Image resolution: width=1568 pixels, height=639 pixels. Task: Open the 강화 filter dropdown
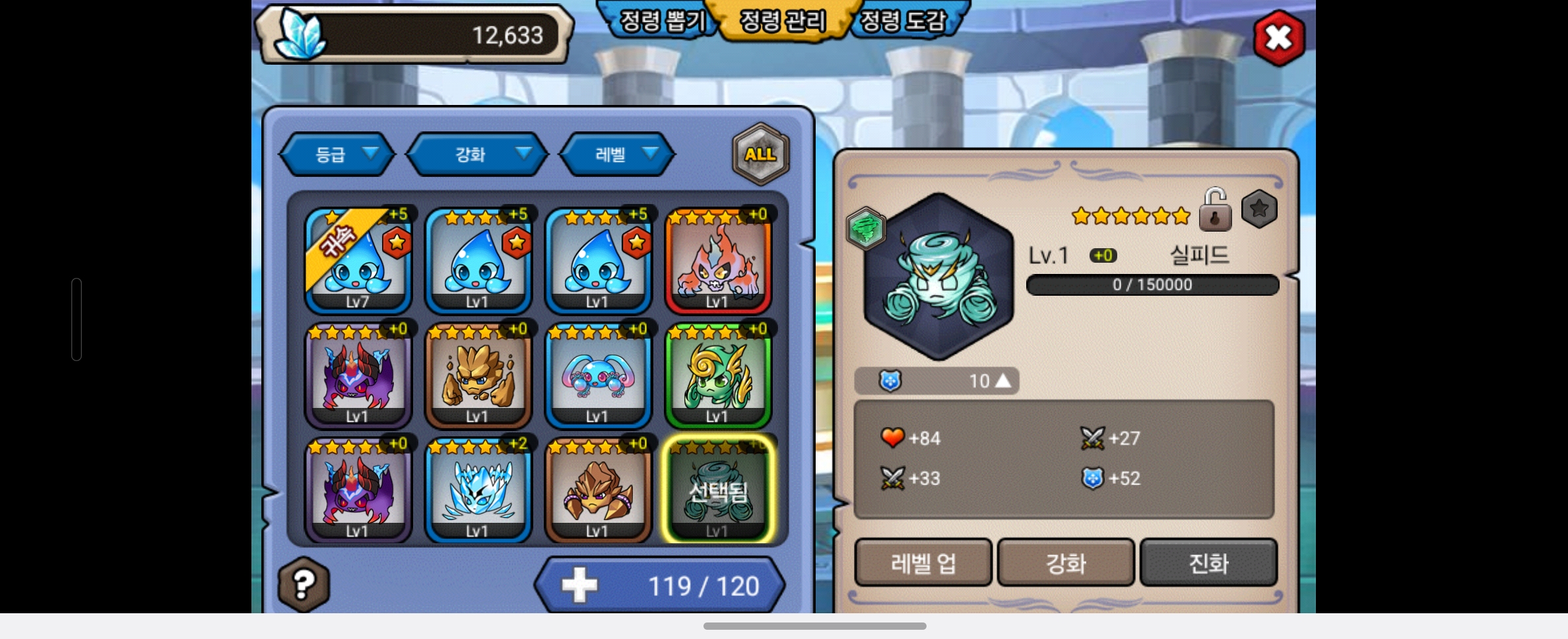477,154
